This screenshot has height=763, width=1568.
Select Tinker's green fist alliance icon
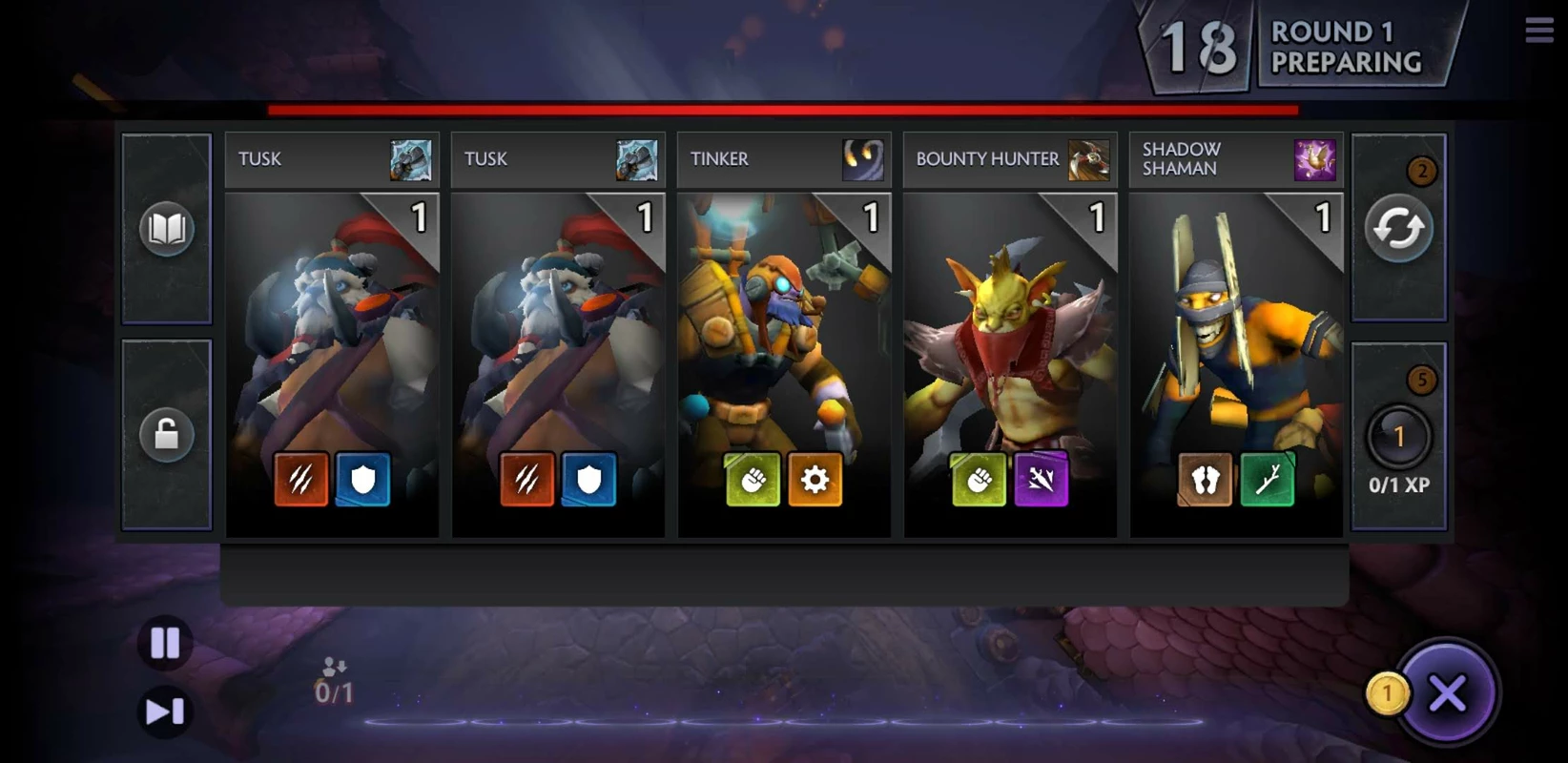point(753,479)
